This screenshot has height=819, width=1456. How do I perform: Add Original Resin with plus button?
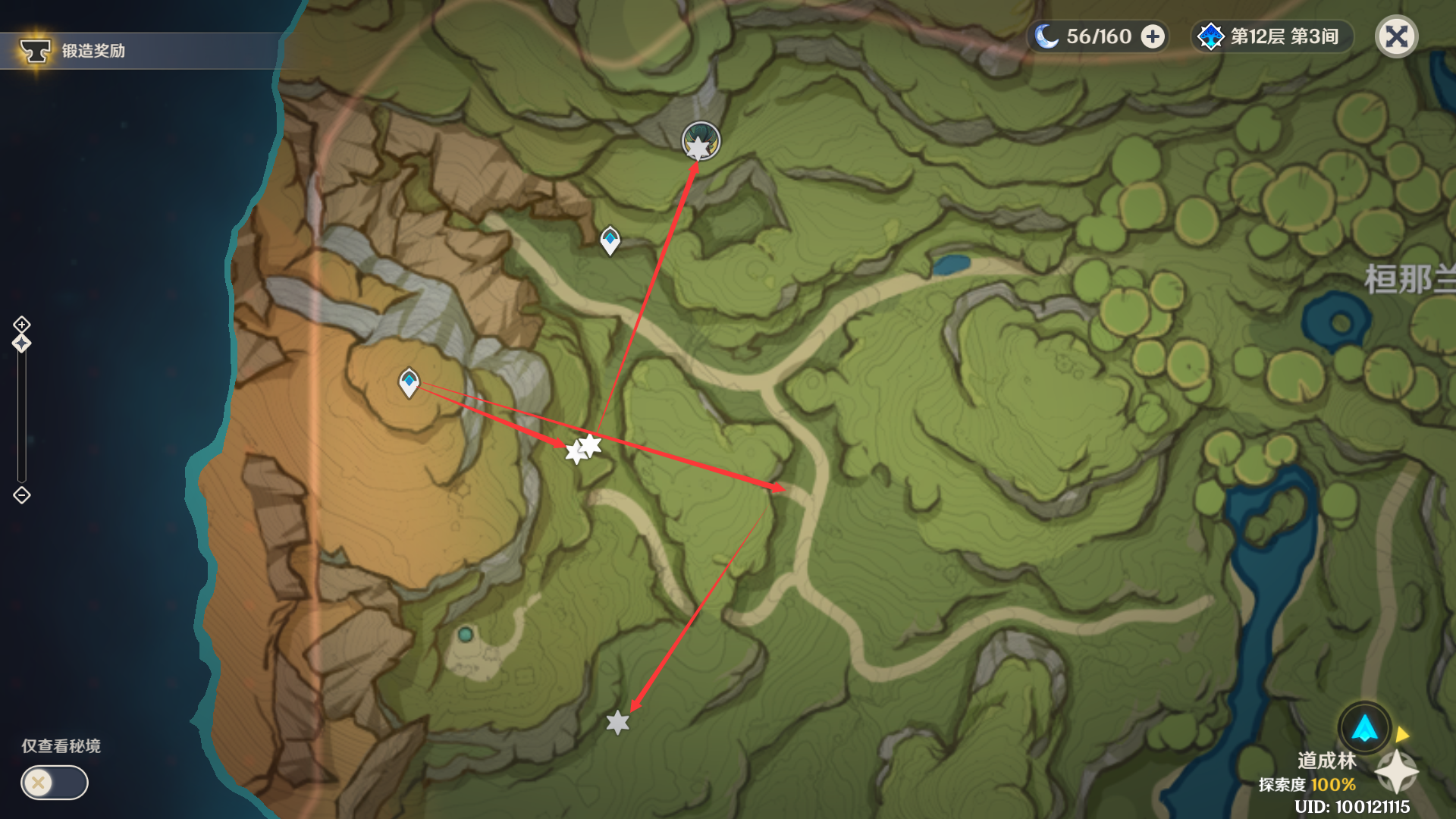pos(1153,36)
